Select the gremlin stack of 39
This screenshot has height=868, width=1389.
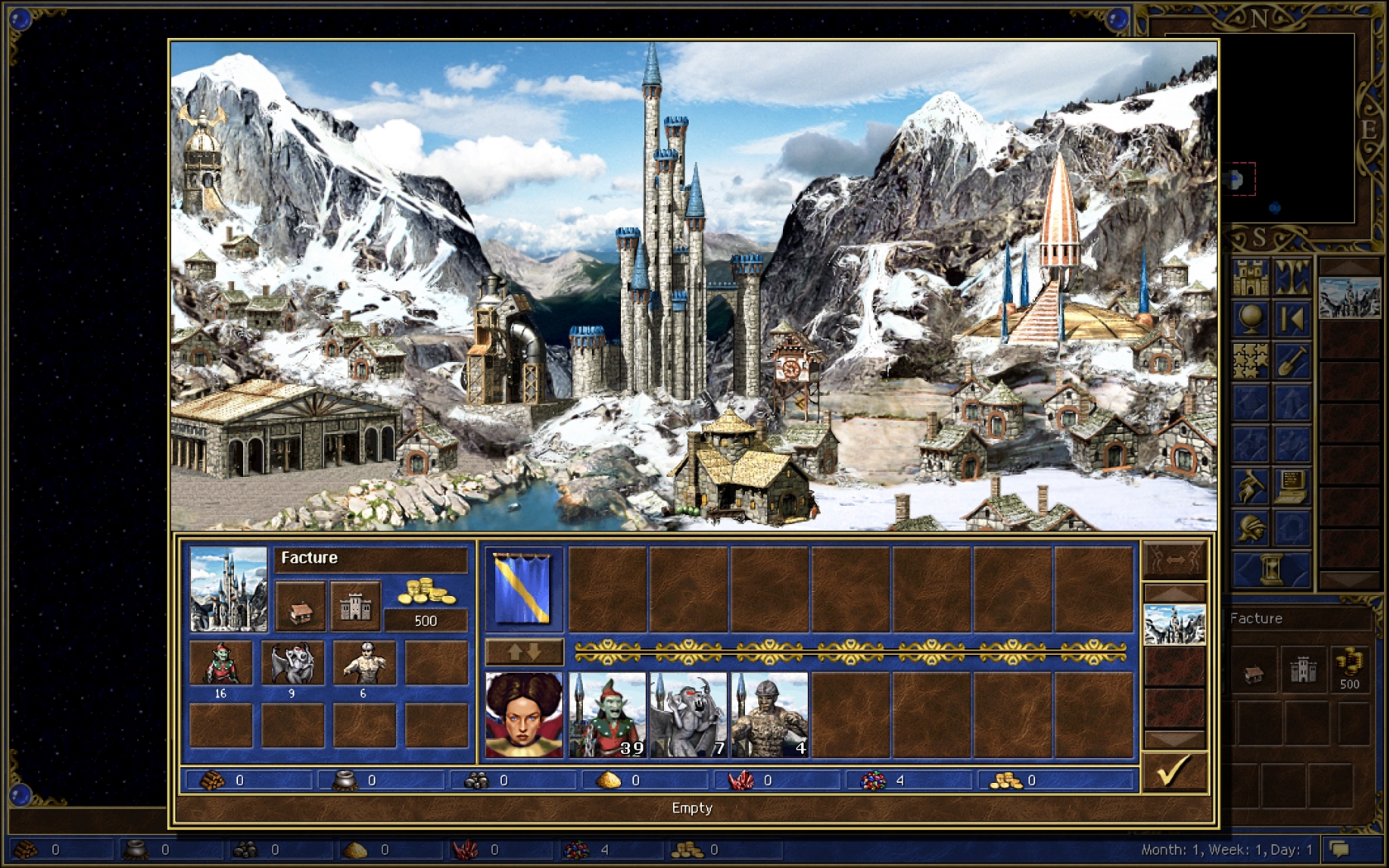607,715
